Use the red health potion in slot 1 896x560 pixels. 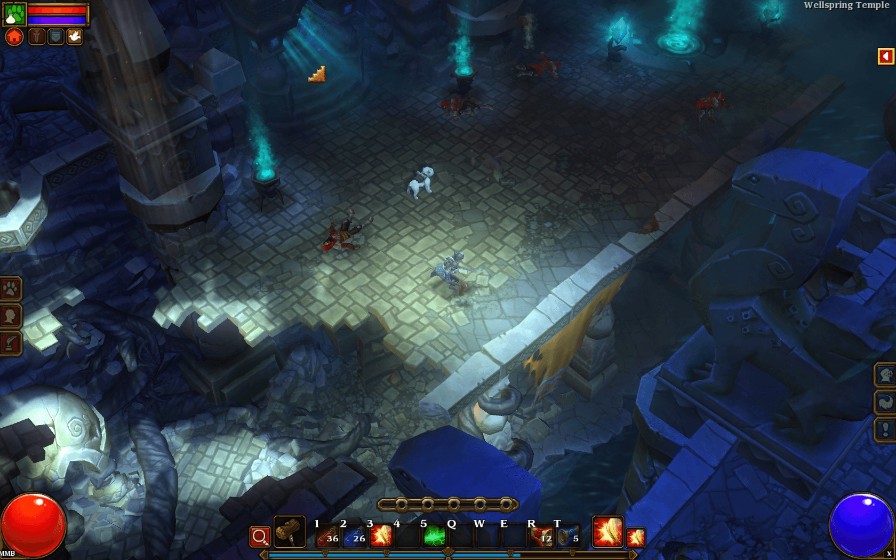point(326,537)
